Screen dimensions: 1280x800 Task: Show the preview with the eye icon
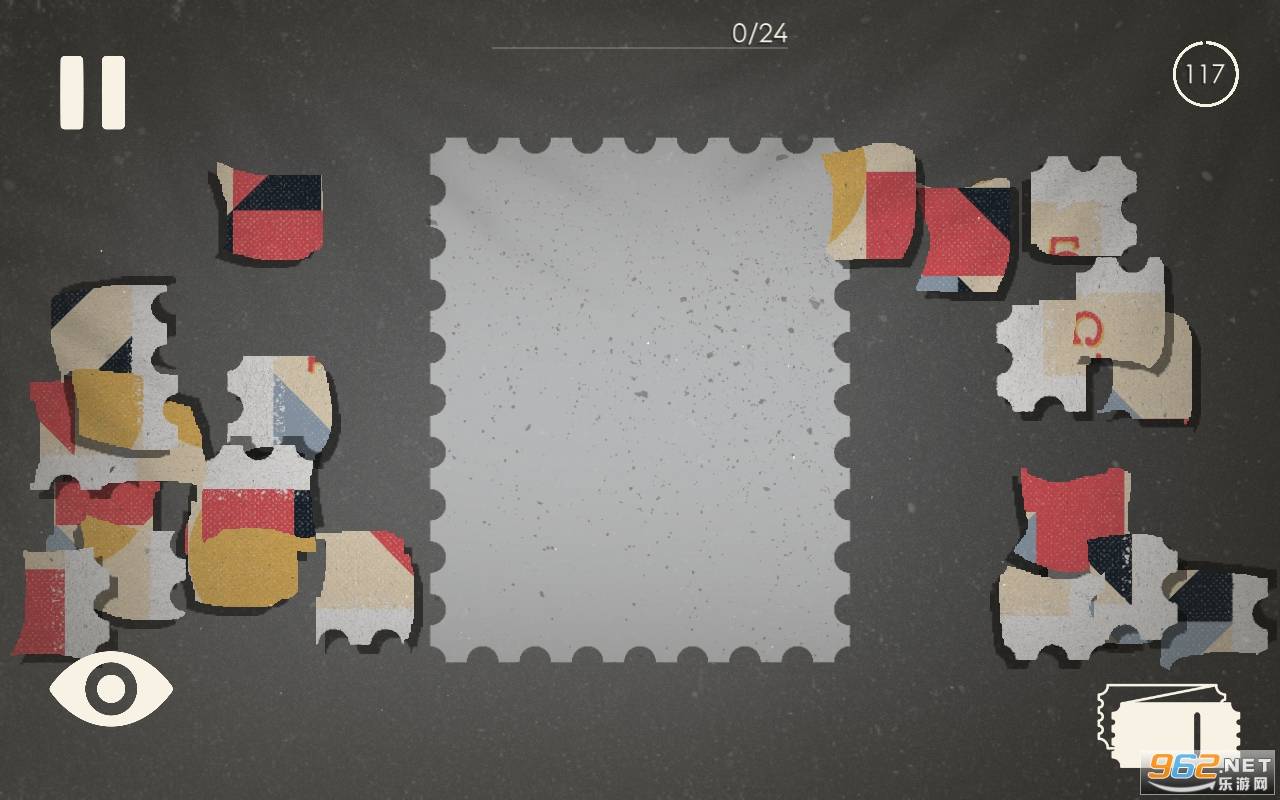coord(111,688)
